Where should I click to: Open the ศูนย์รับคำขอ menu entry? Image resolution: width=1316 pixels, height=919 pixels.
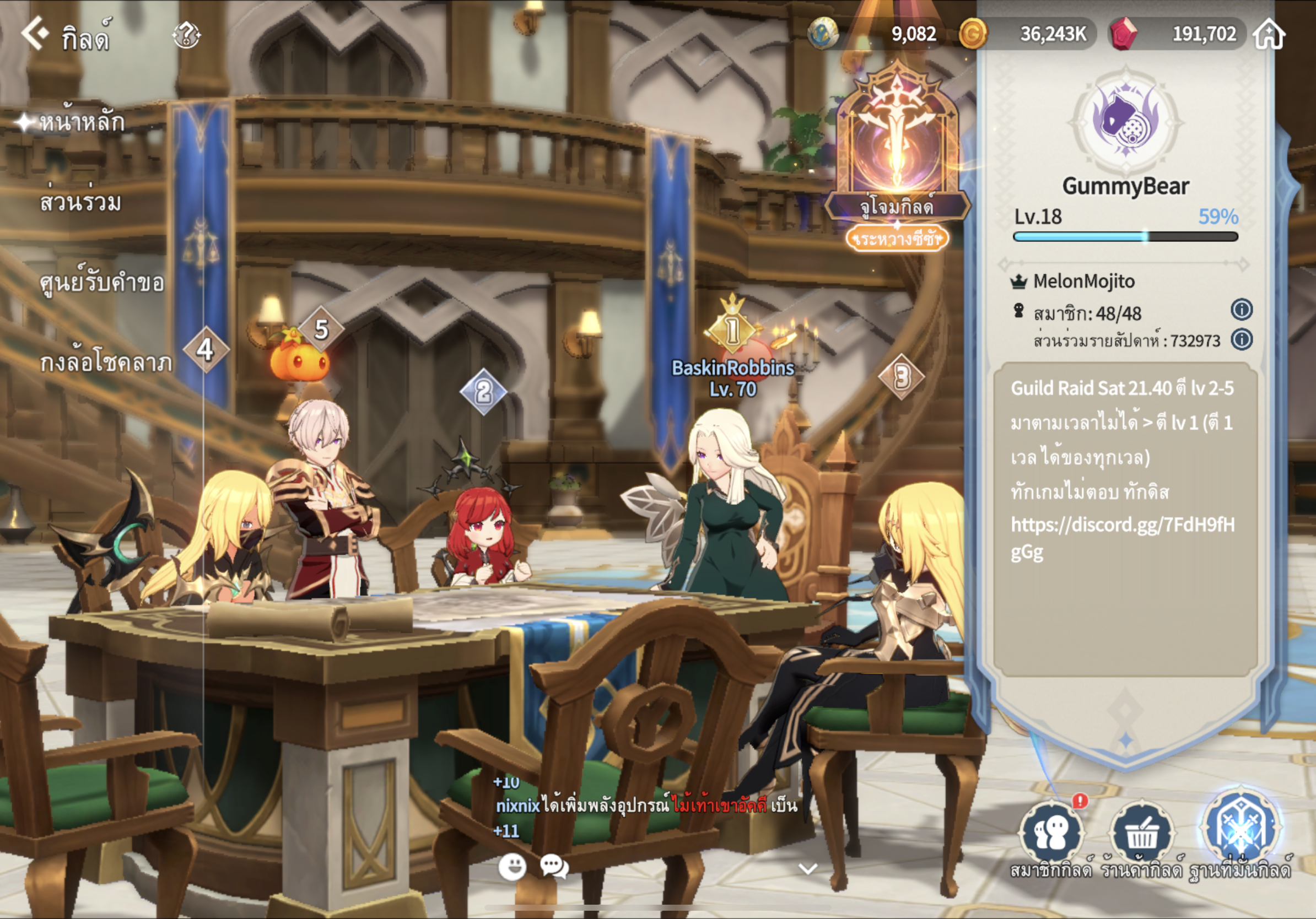(101, 283)
